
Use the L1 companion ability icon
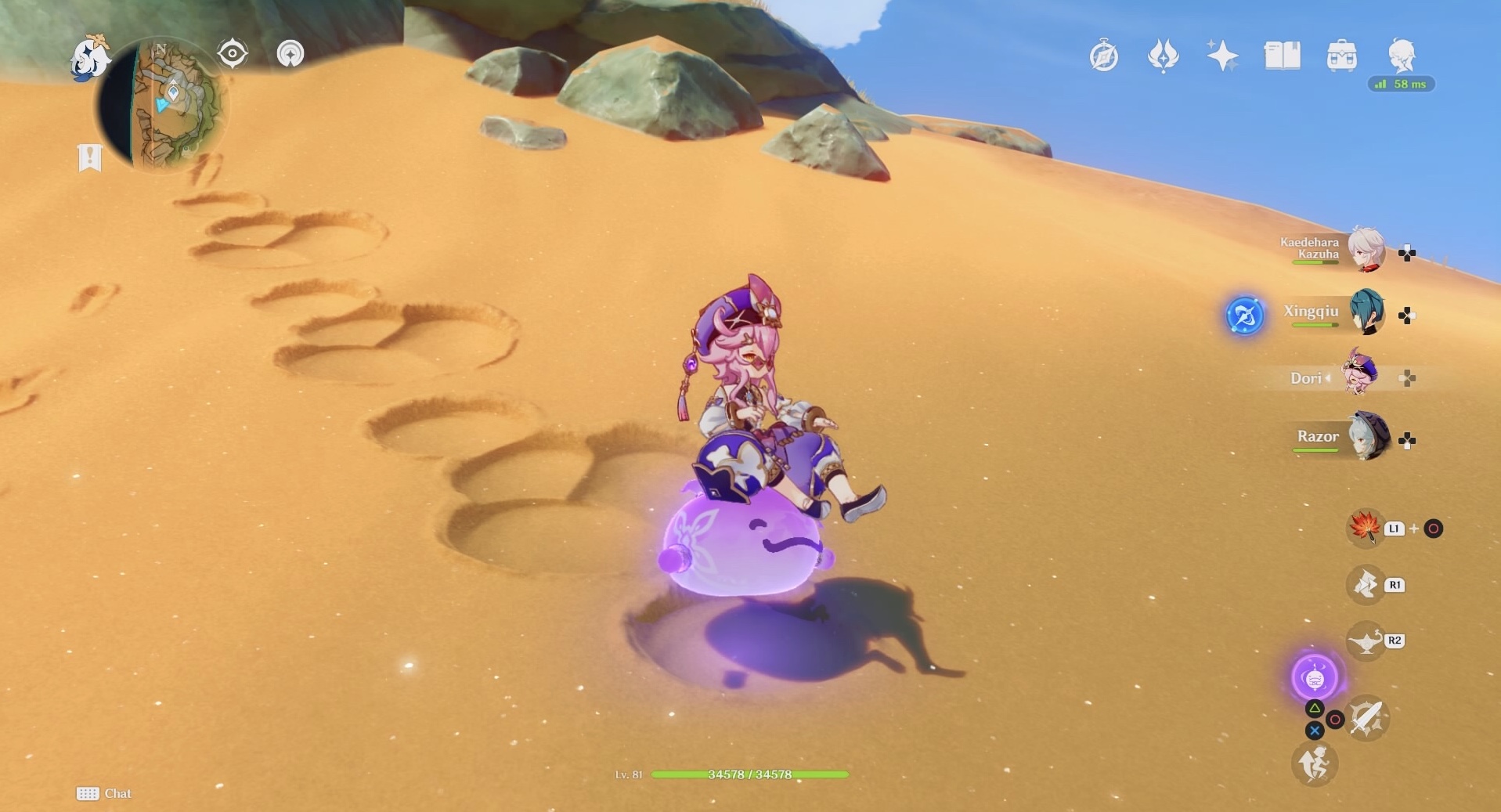(1363, 529)
